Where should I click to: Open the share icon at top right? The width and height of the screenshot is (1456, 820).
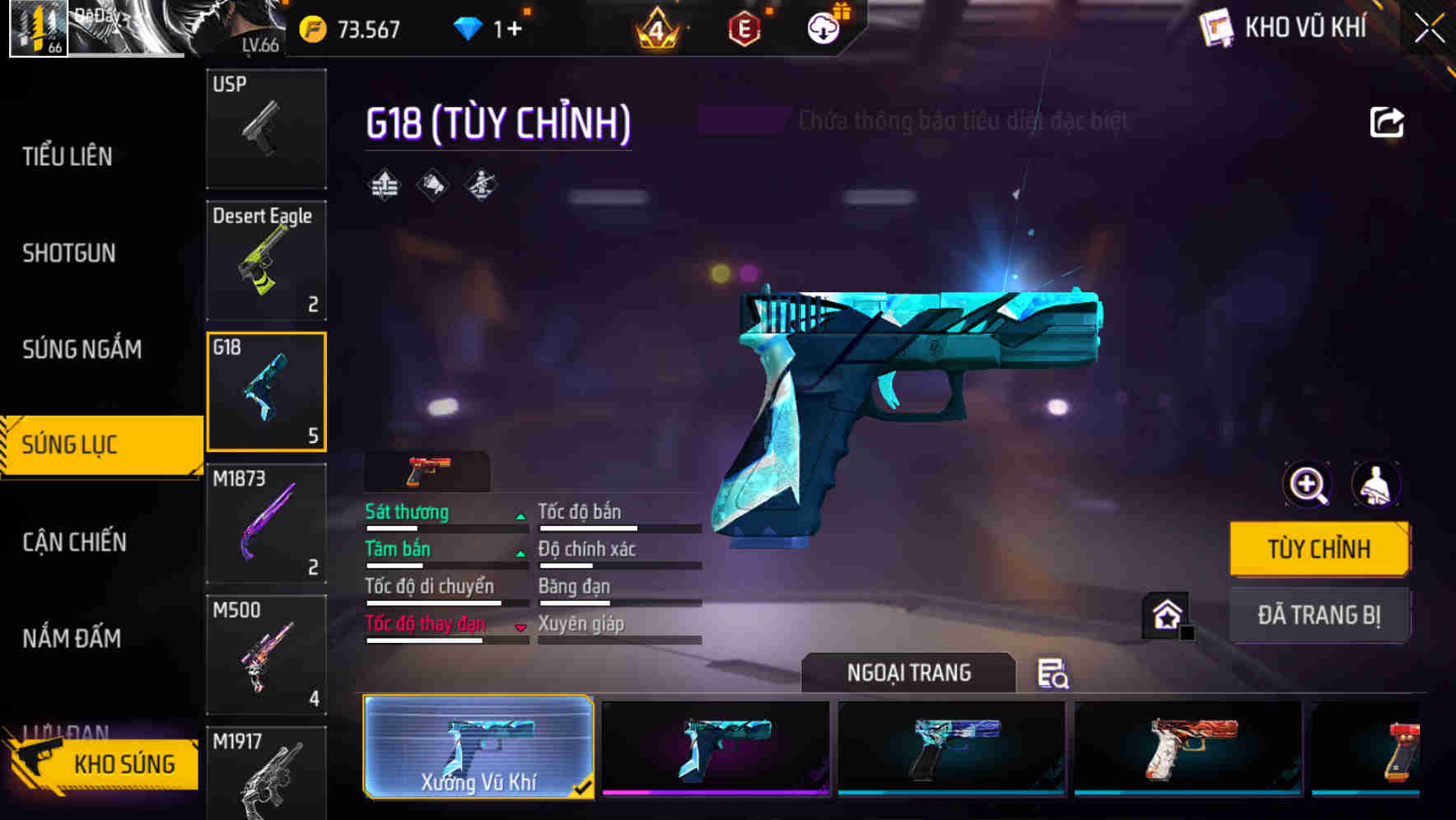1388,120
